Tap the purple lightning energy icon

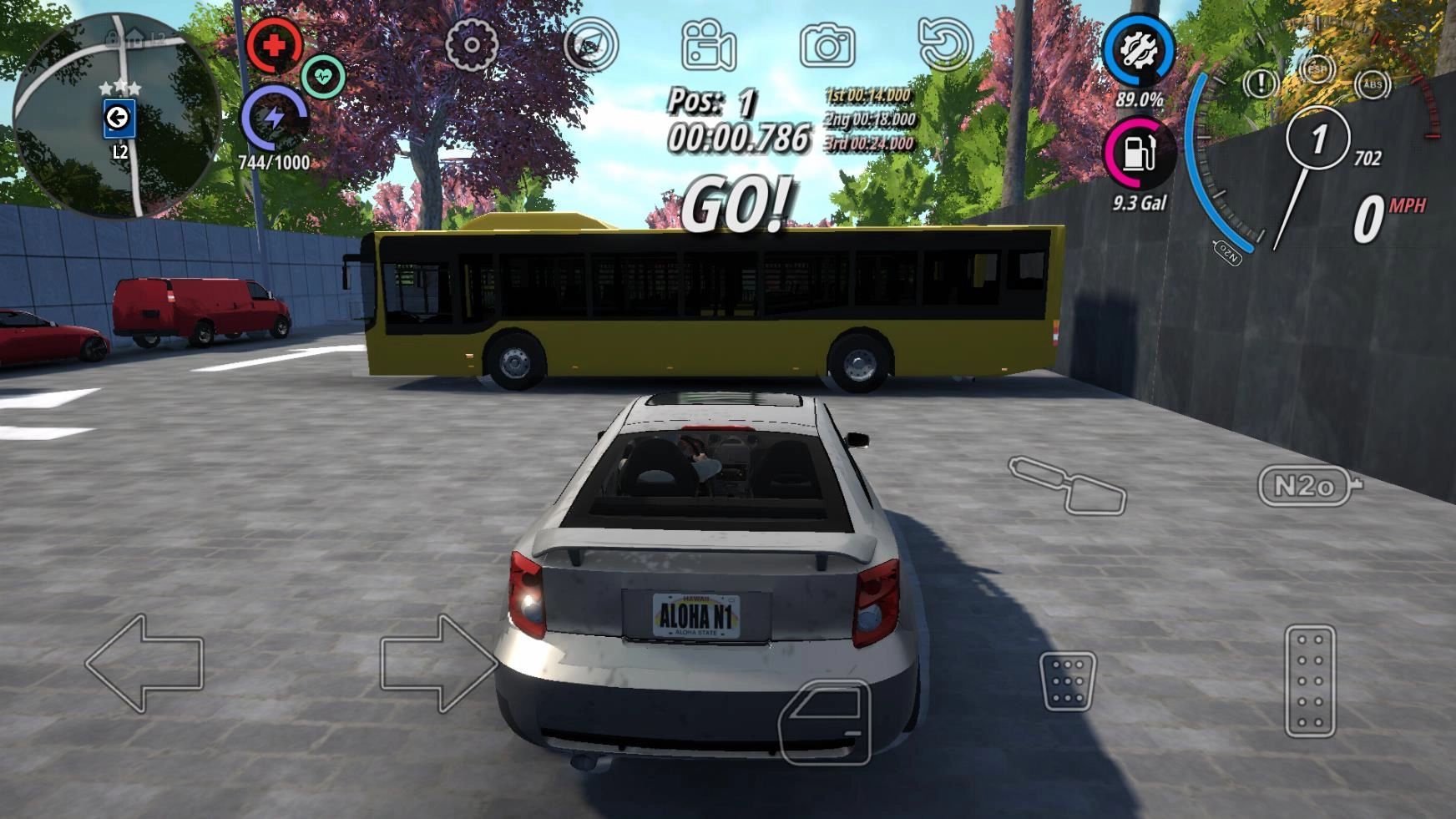(x=274, y=118)
